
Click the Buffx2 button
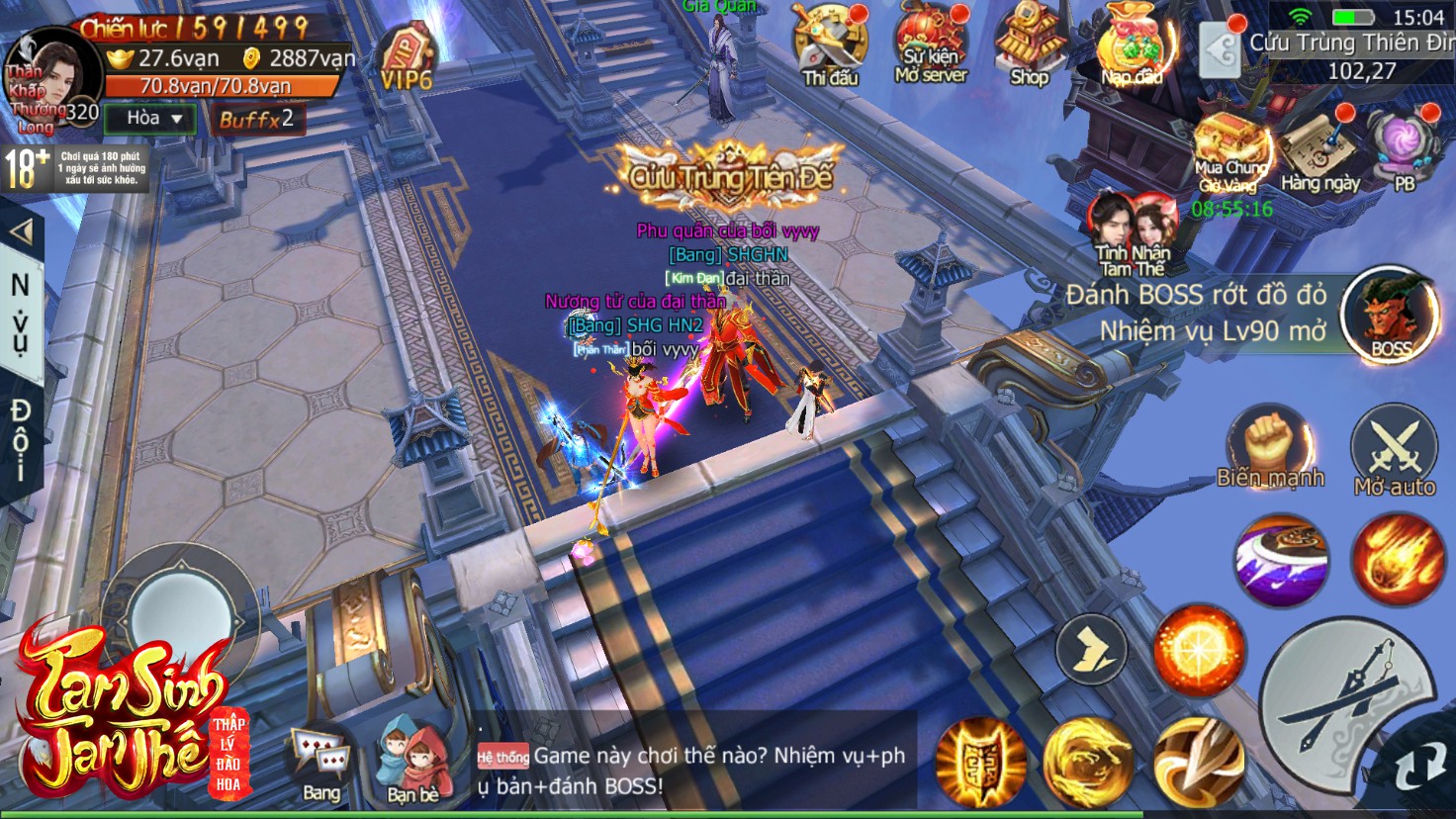(x=256, y=120)
